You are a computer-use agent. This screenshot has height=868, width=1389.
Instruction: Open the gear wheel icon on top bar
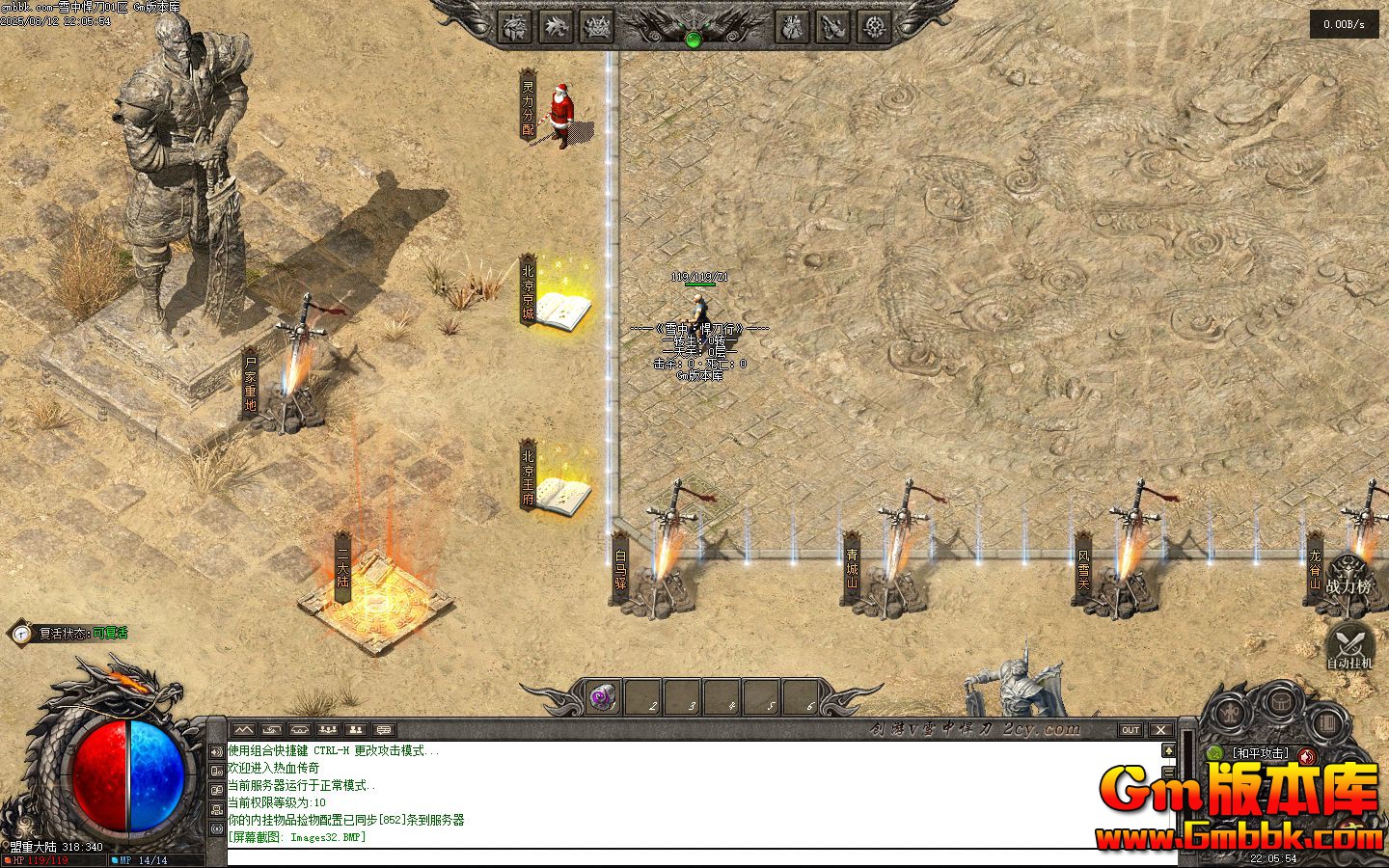[875, 27]
